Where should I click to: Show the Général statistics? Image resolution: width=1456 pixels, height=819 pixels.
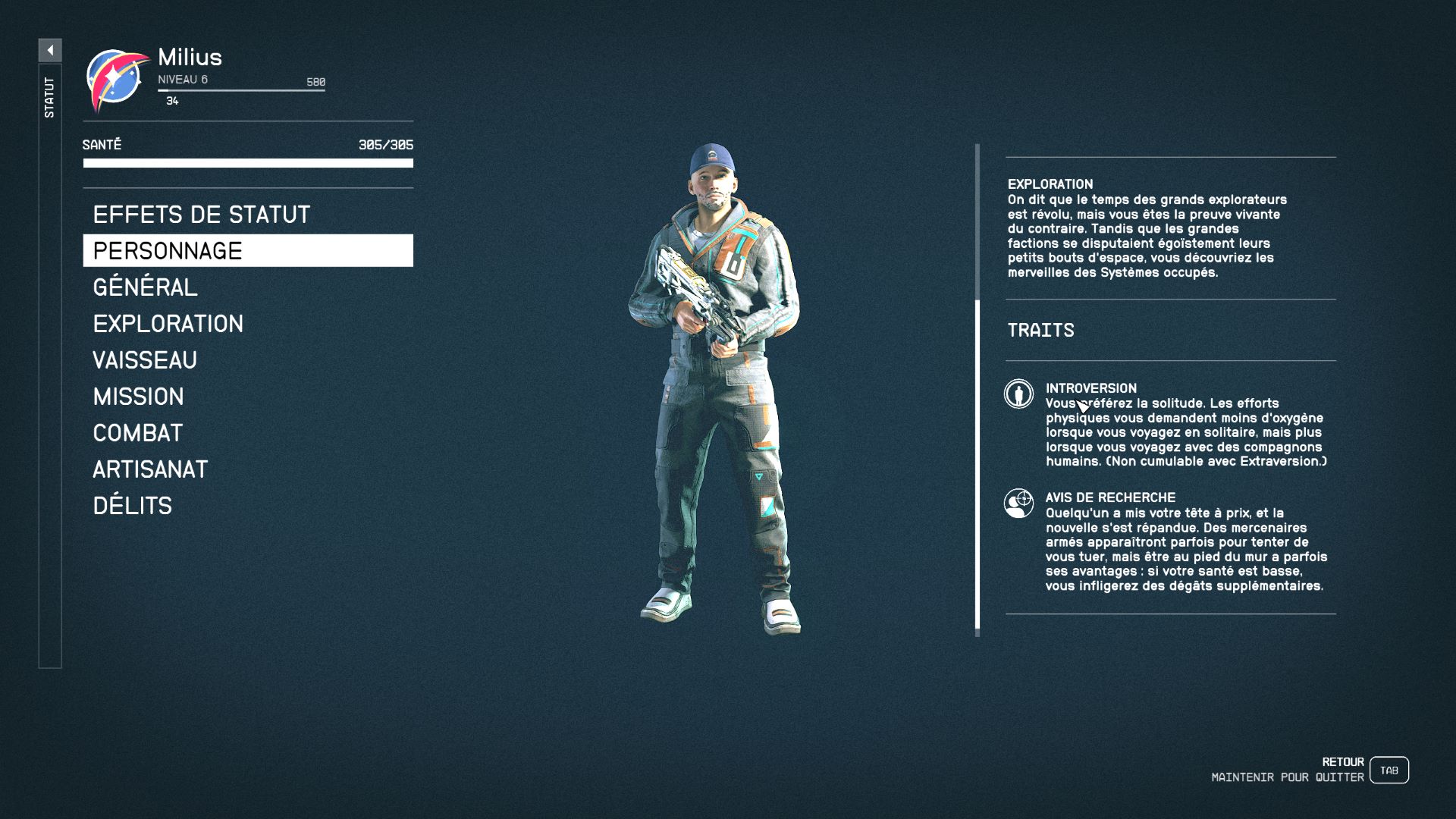[146, 287]
